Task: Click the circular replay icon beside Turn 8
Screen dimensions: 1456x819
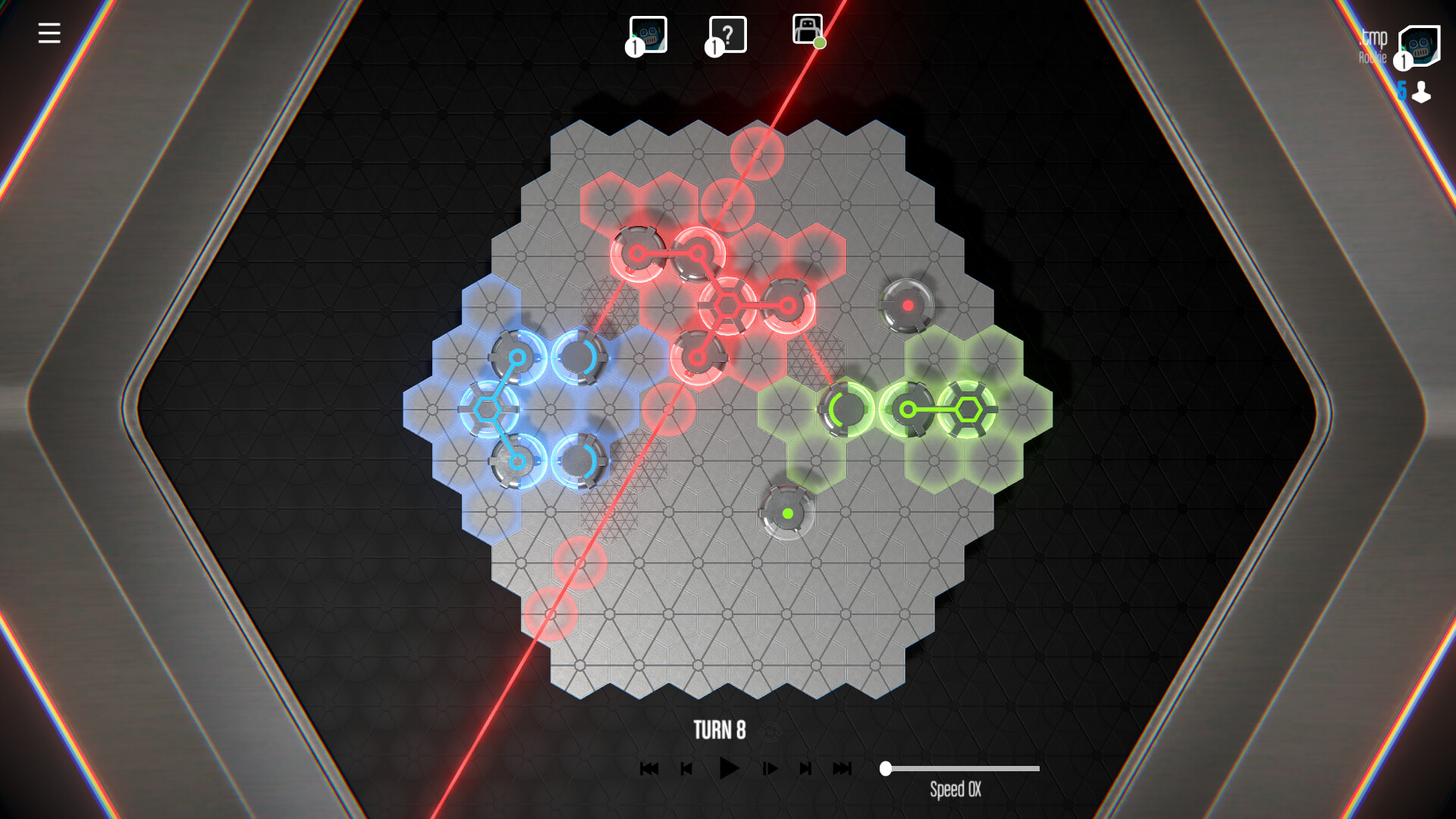Action: click(770, 733)
